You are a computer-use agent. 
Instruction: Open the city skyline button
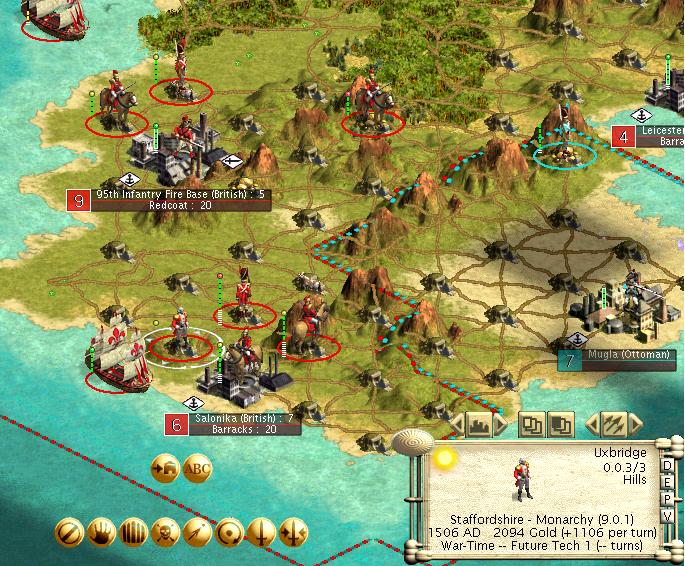tap(478, 424)
